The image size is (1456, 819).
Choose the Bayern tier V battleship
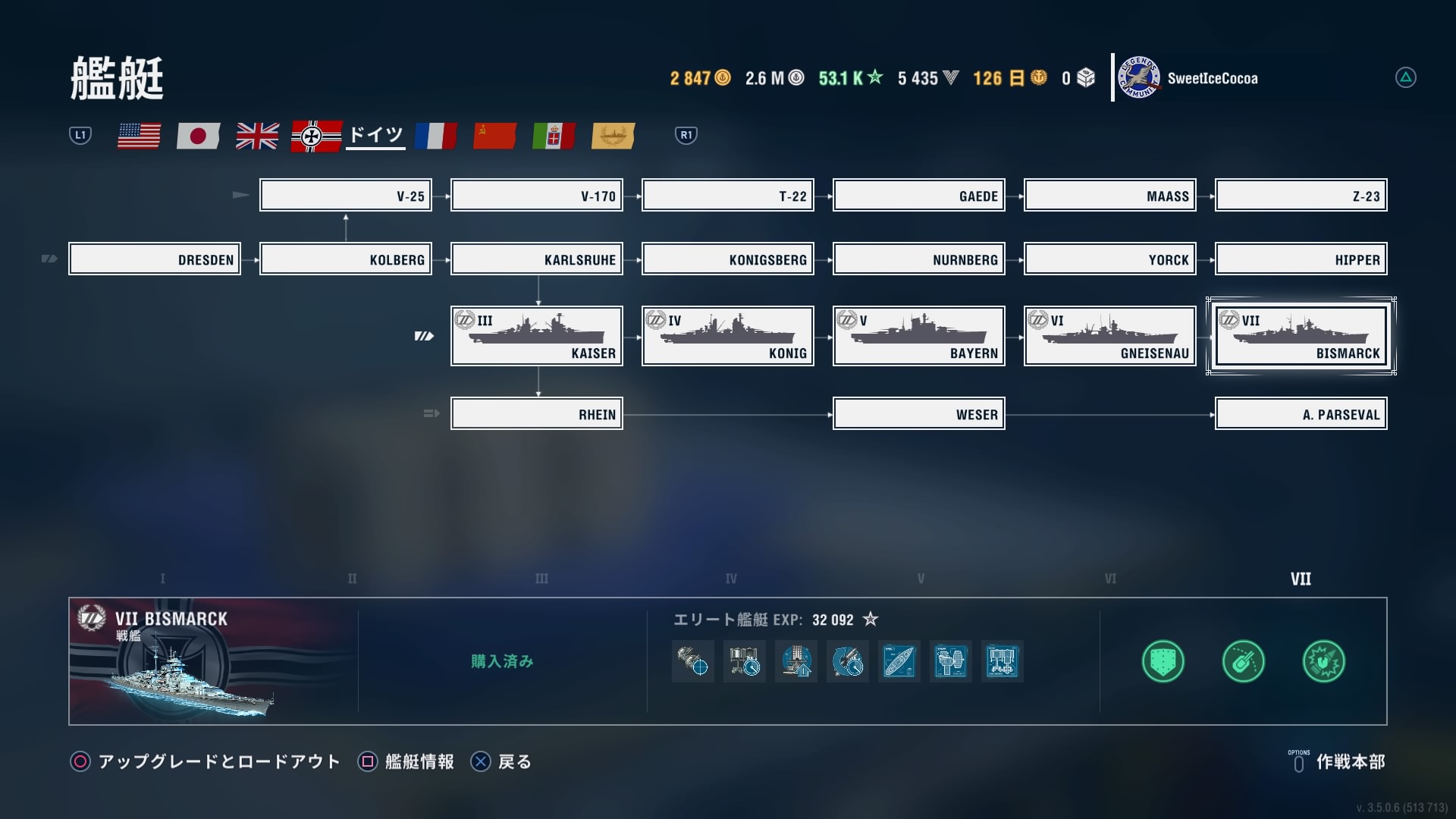tap(919, 336)
